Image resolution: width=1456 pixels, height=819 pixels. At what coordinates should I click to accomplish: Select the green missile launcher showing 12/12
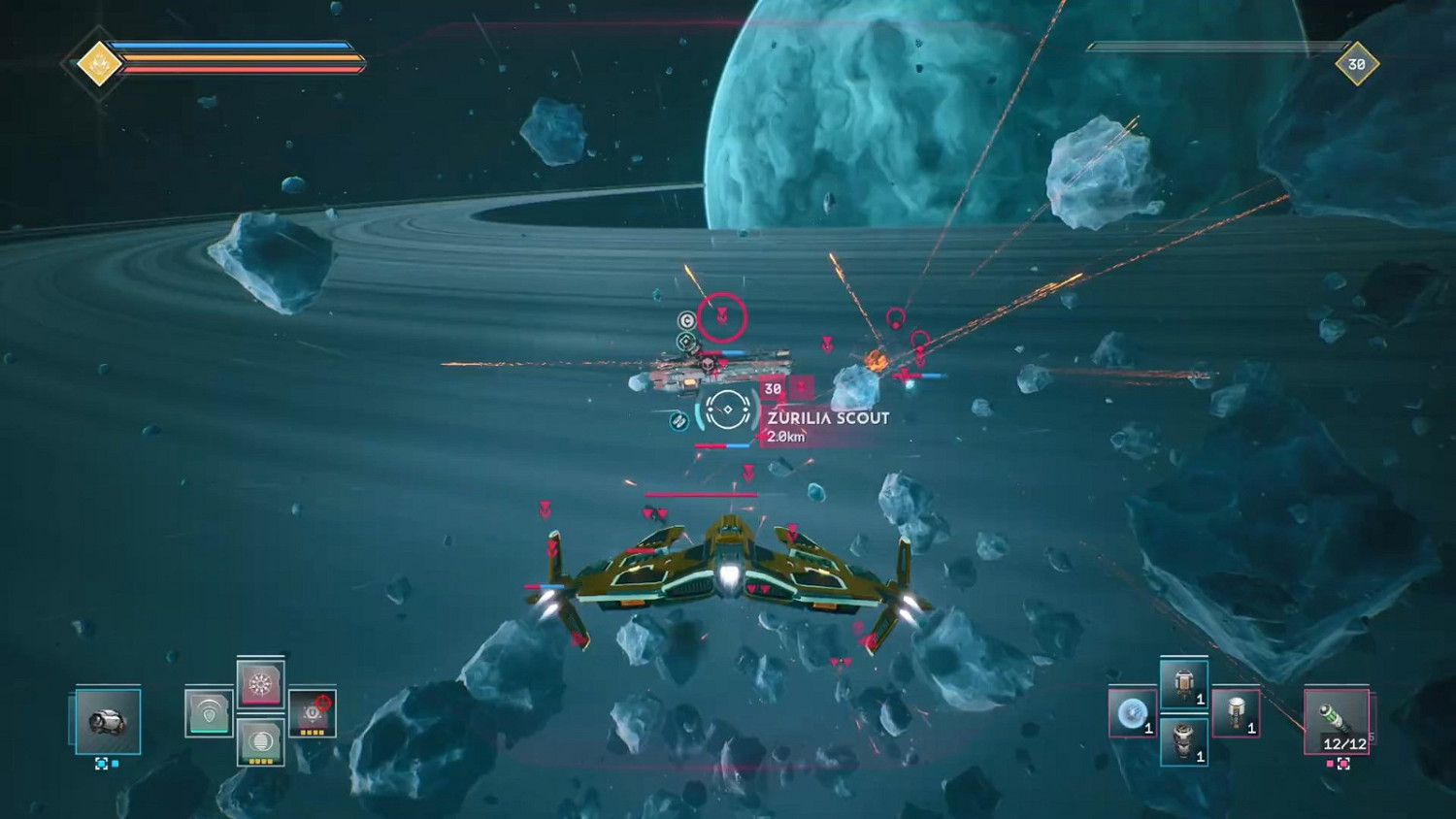pyautogui.click(x=1336, y=720)
